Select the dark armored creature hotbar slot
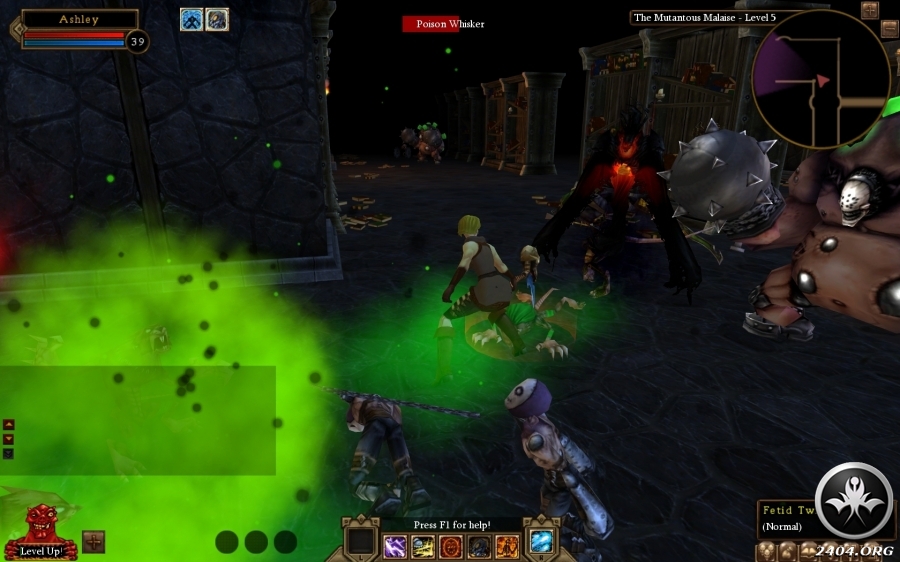Viewport: 900px width, 562px height. 479,546
